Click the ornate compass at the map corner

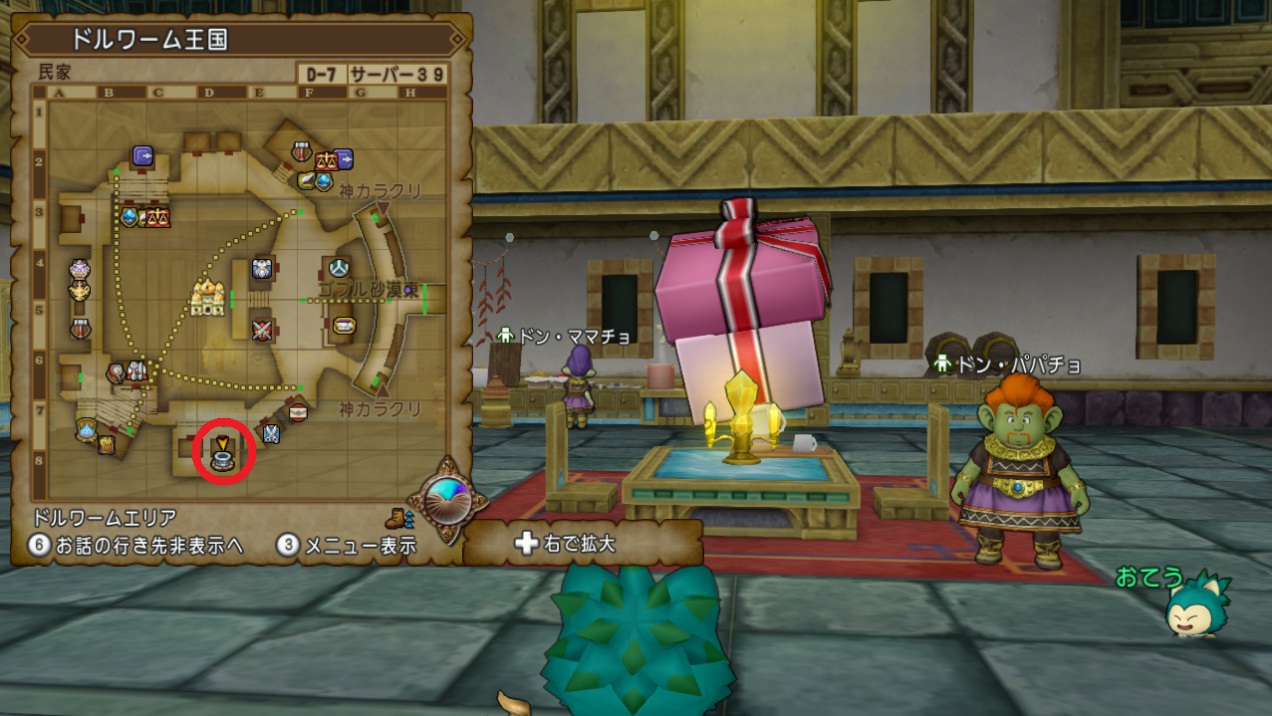446,498
